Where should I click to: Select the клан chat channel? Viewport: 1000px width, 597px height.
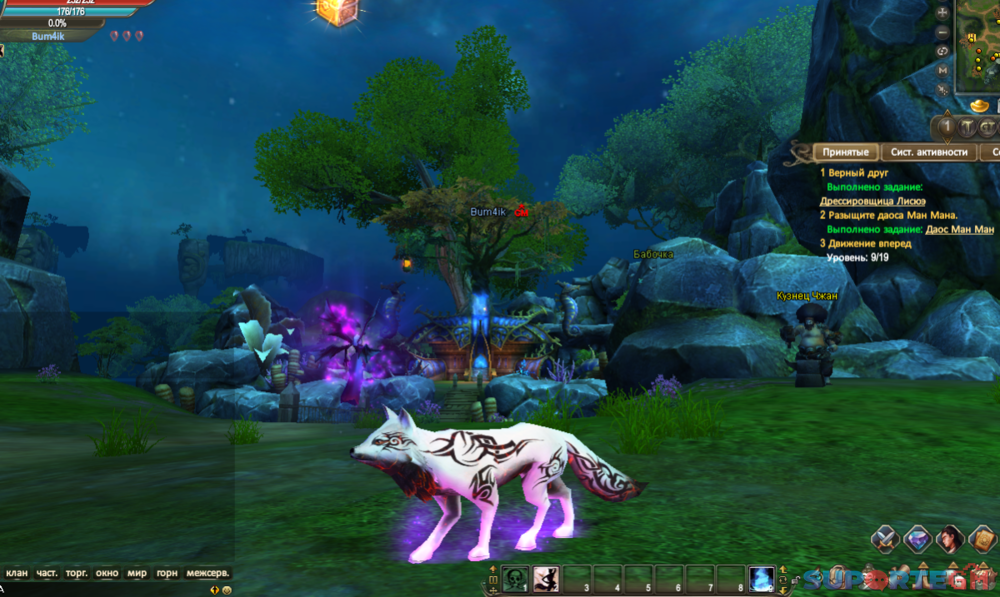point(17,573)
